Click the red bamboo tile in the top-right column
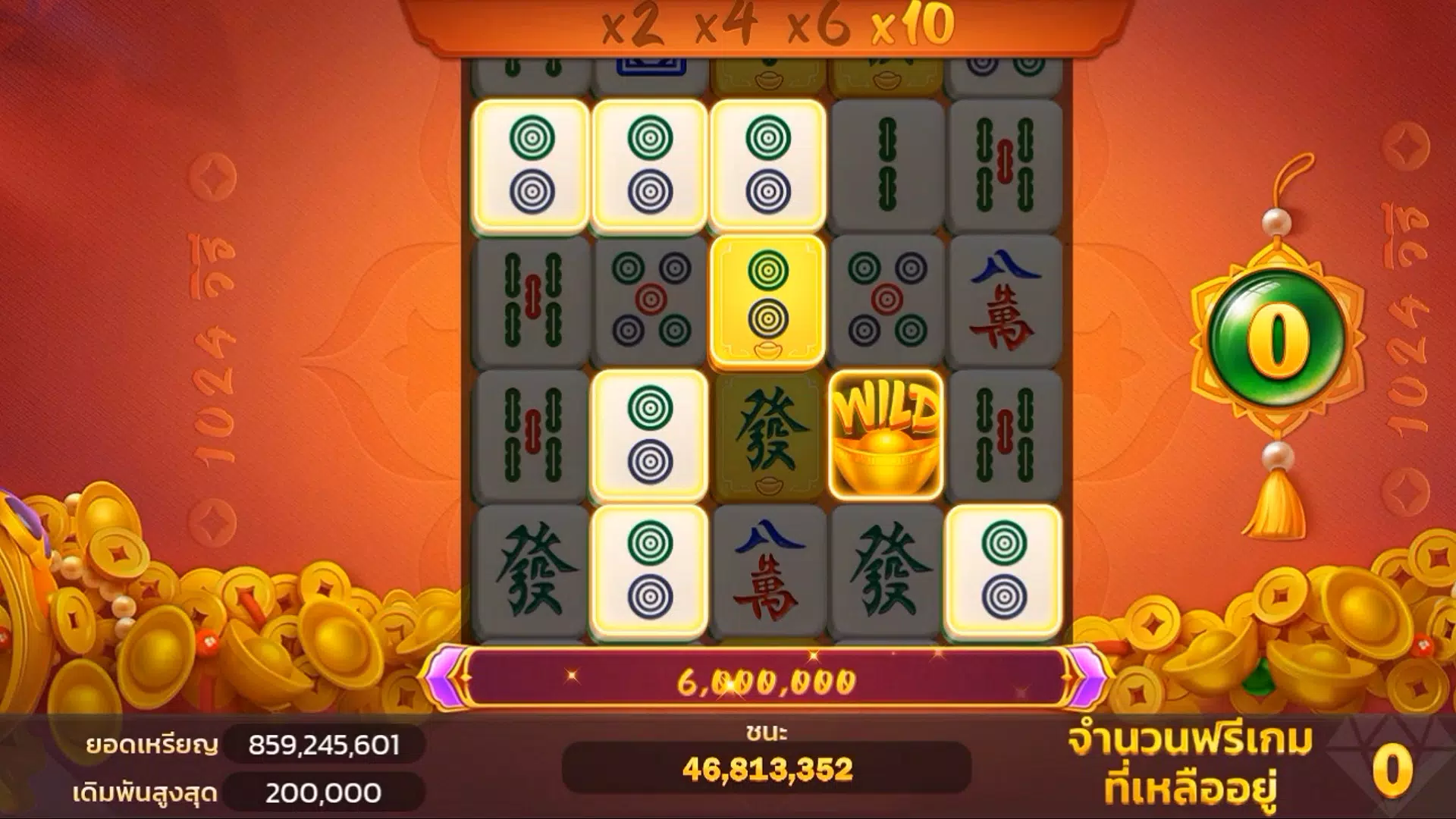The height and width of the screenshot is (819, 1456). pyautogui.click(x=1005, y=163)
